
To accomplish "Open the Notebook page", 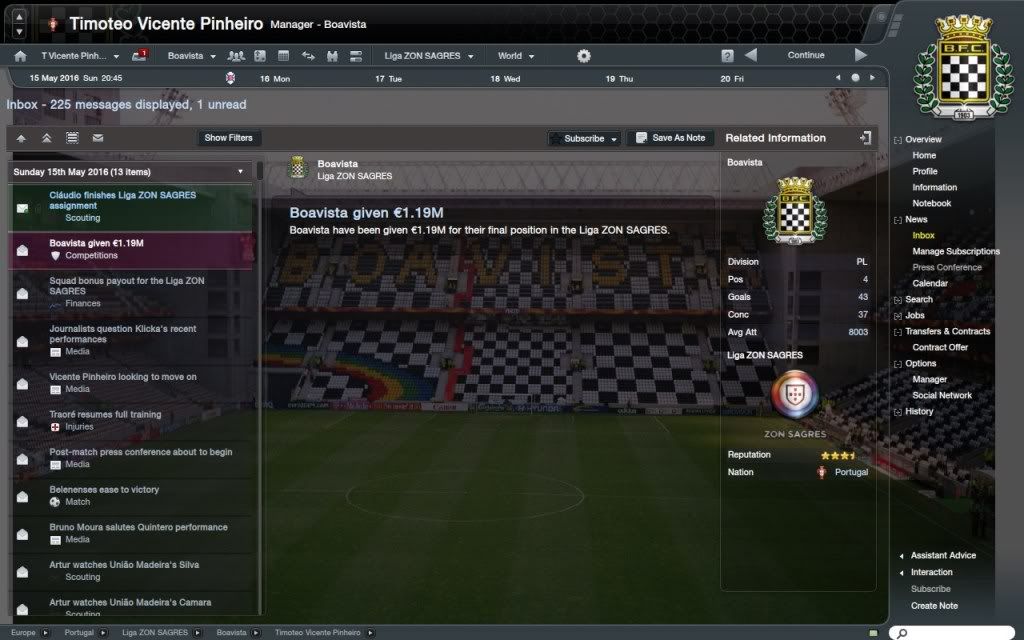I will (931, 204).
